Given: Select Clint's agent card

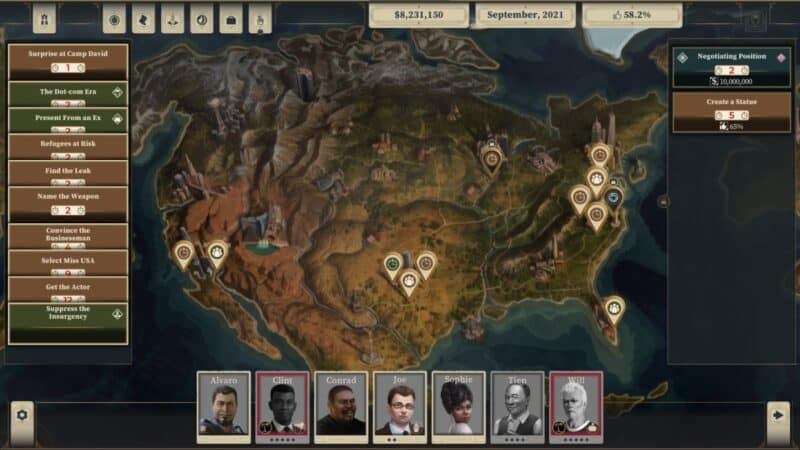Looking at the screenshot, I should click(283, 405).
